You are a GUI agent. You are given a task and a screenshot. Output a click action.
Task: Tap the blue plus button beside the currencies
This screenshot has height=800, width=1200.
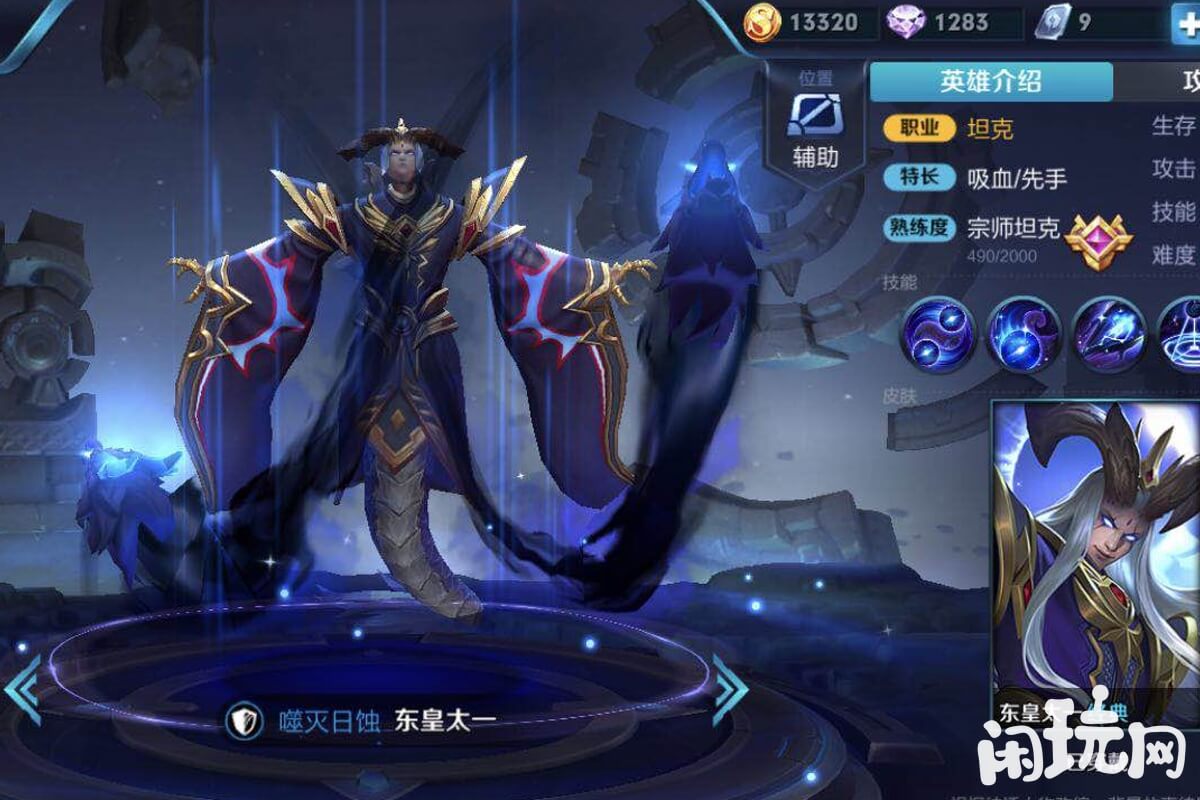tap(1187, 24)
